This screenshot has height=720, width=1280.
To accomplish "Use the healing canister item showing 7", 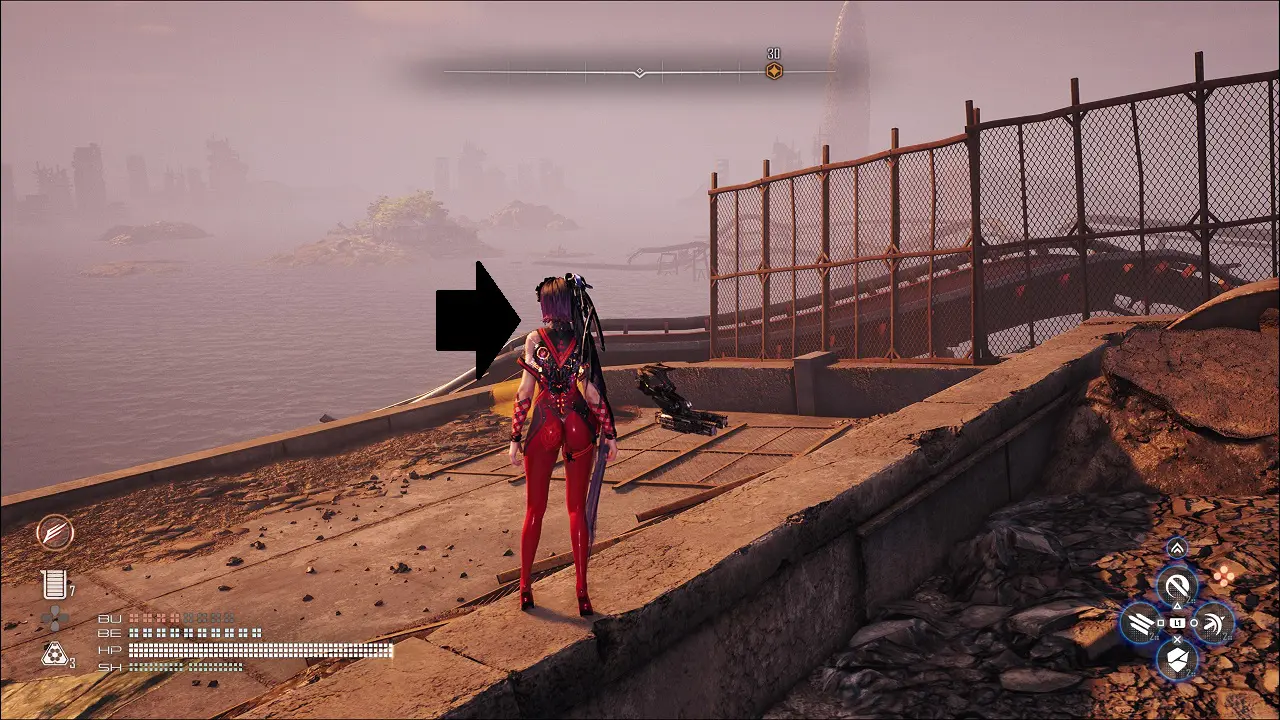I will (x=54, y=584).
